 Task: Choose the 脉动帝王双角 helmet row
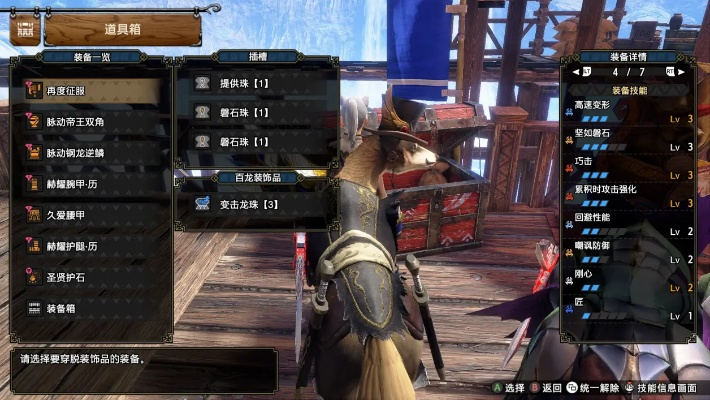90,121
